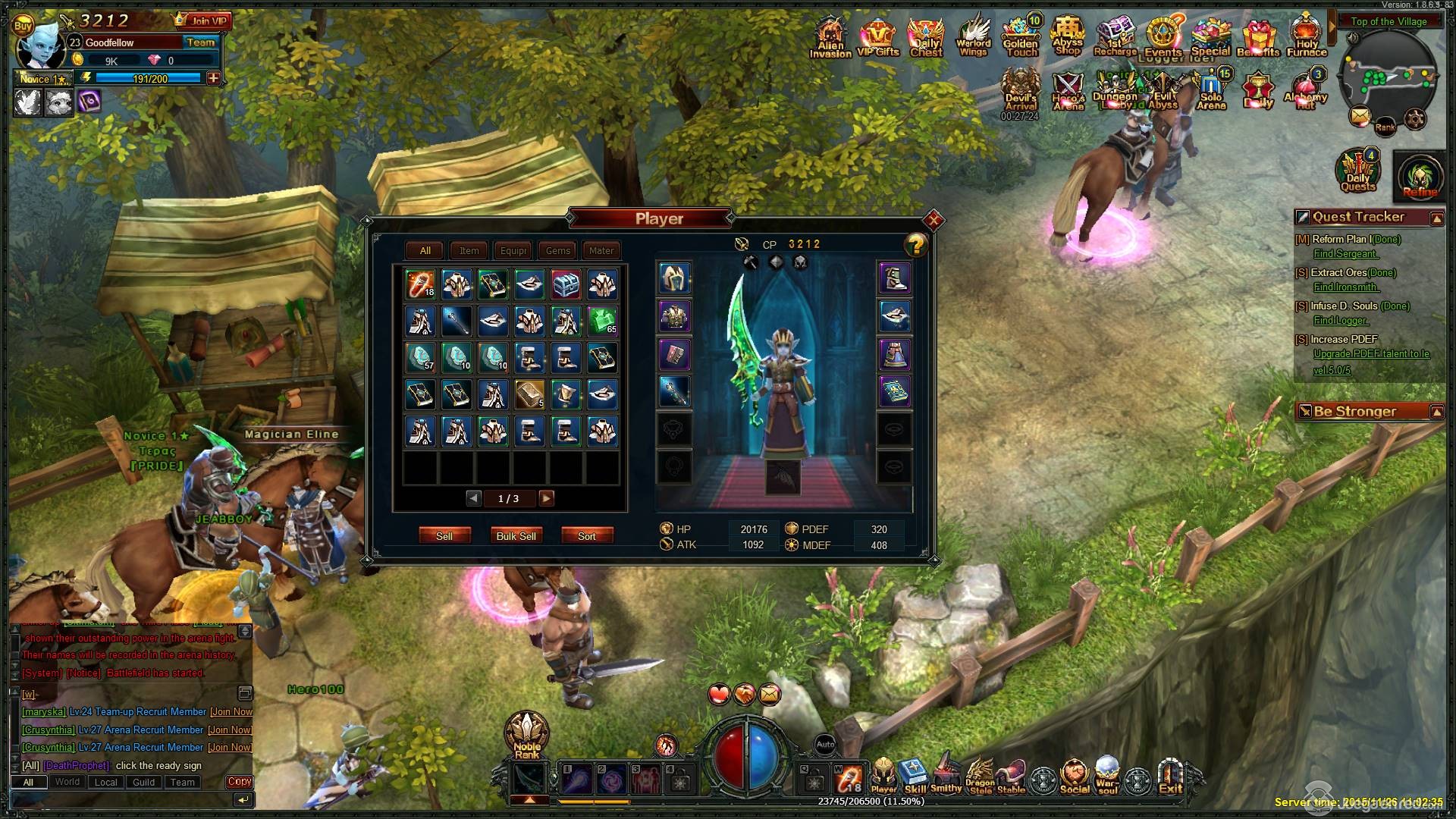Open the Abyss Shop
Screen dimensions: 1456x819
click(1067, 36)
